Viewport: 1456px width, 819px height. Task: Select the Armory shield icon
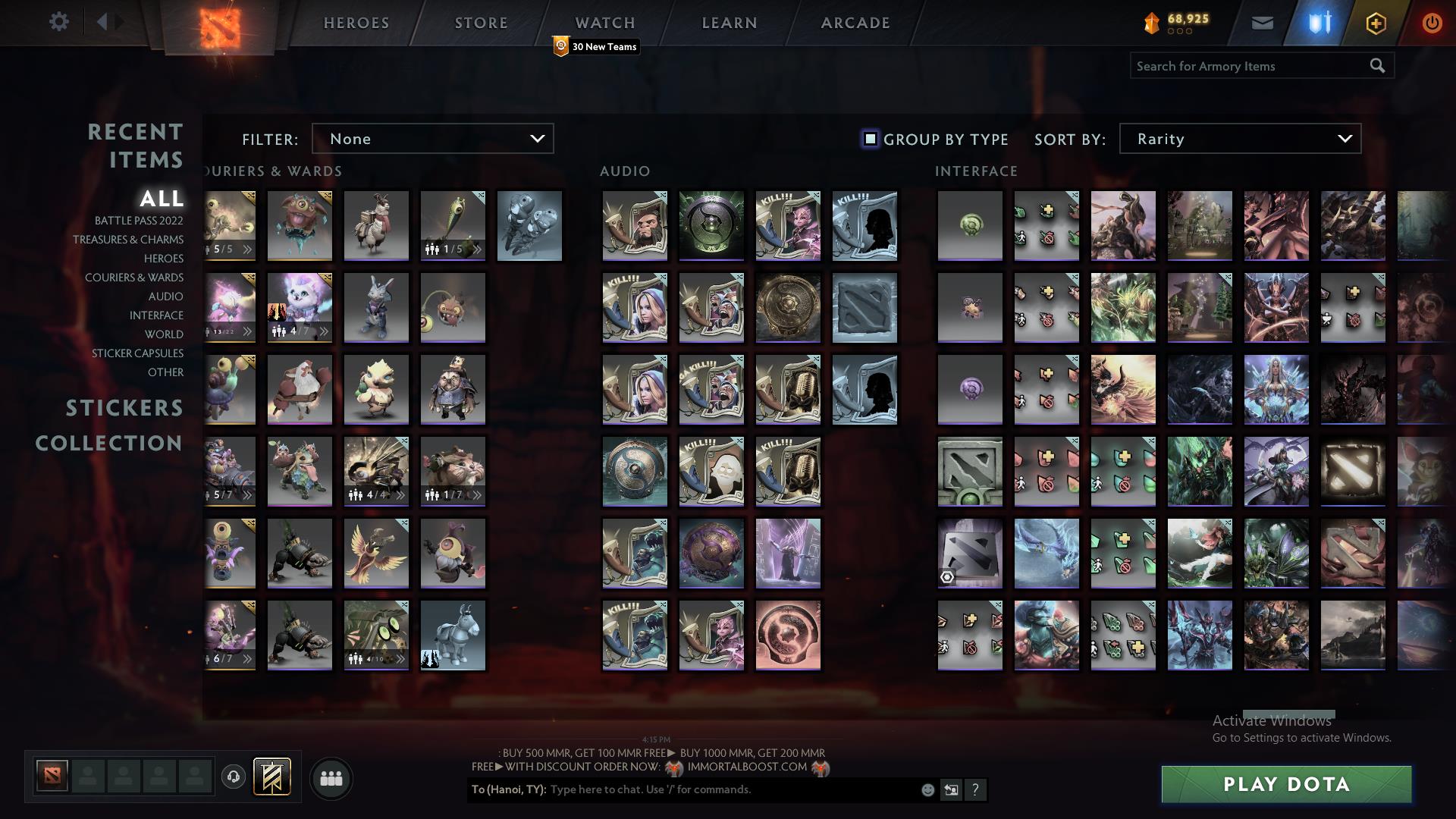[x=1319, y=22]
